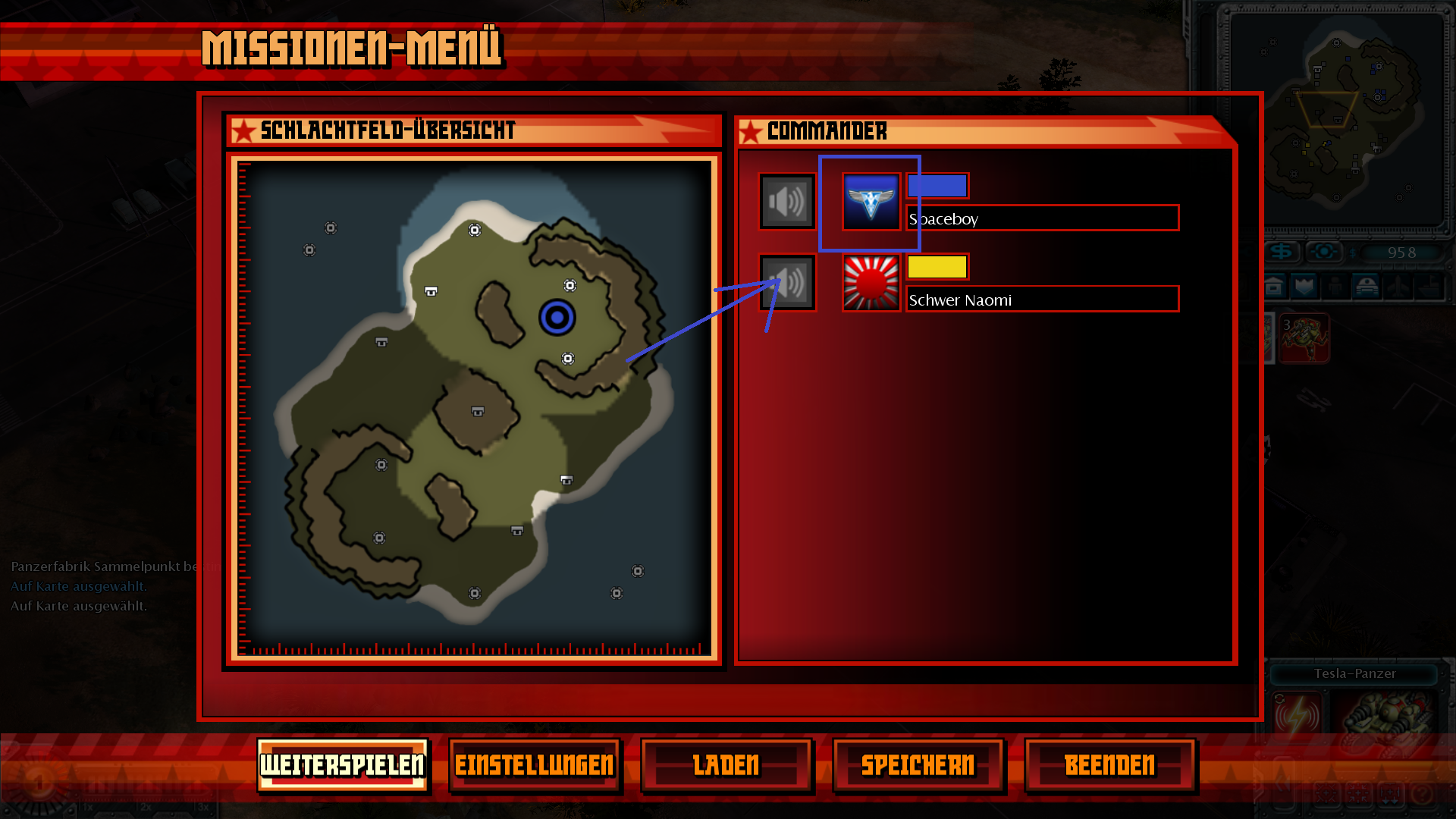Click Spaceboy's Allied faction emblem
The image size is (1456, 819).
coord(871,202)
